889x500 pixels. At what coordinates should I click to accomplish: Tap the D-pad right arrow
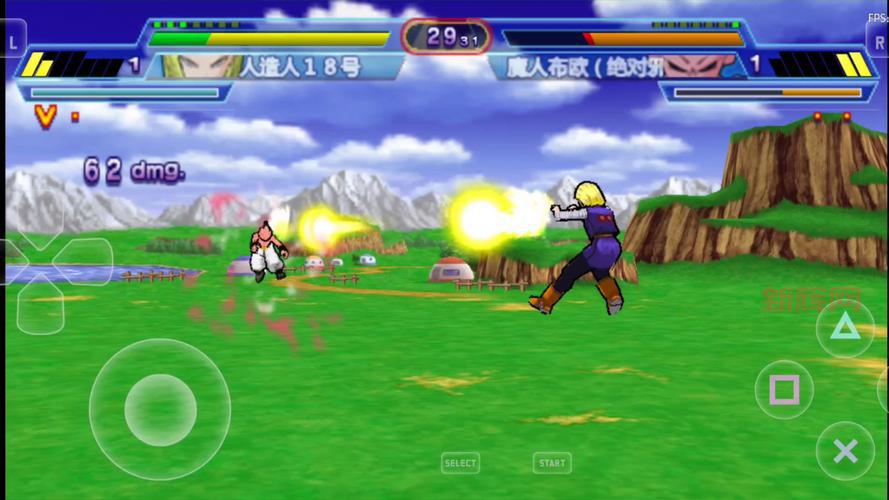click(84, 261)
